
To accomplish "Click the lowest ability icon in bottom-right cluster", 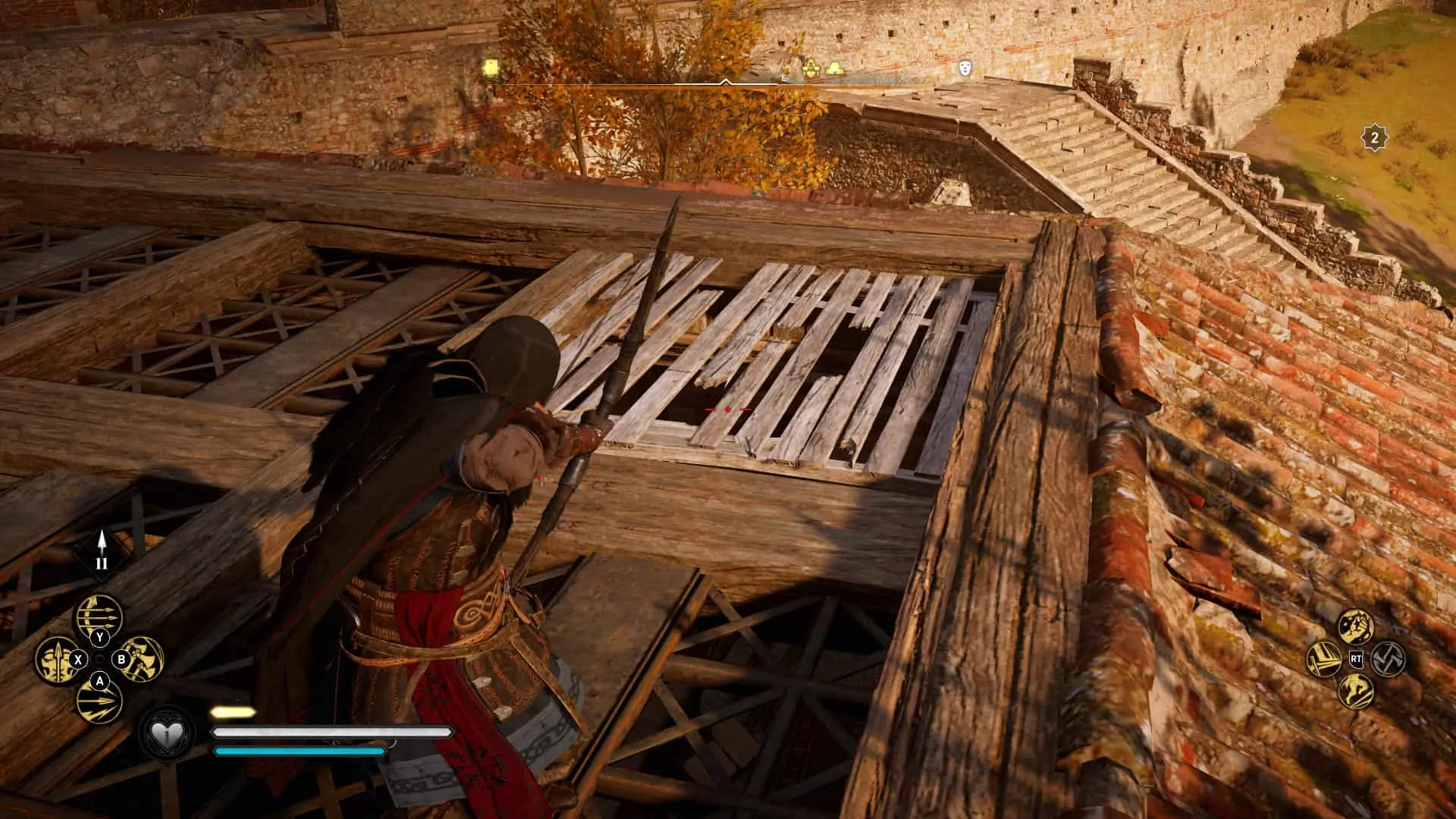I will tap(1357, 691).
